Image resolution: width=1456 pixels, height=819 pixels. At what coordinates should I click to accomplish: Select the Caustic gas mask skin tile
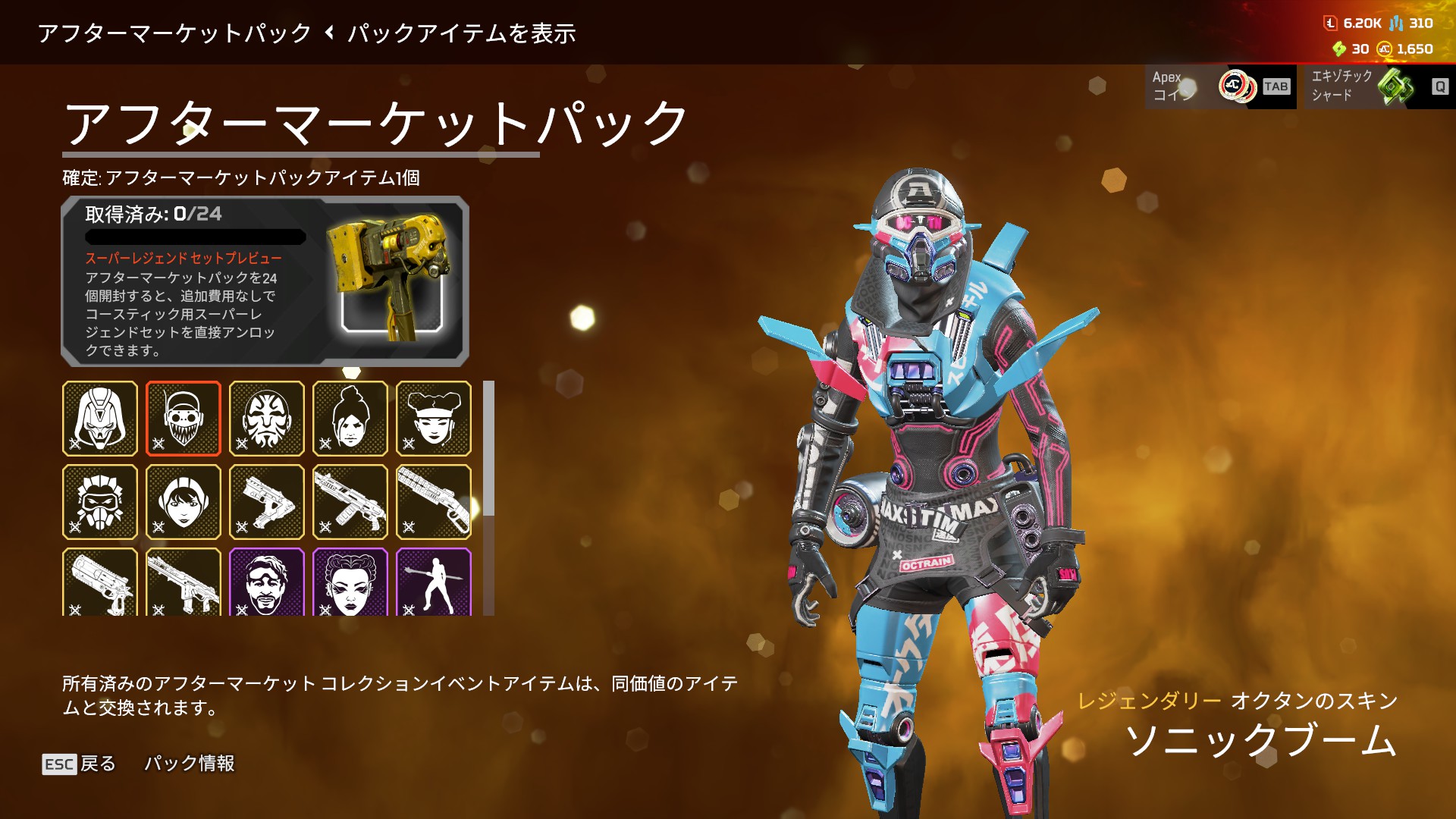[100, 502]
